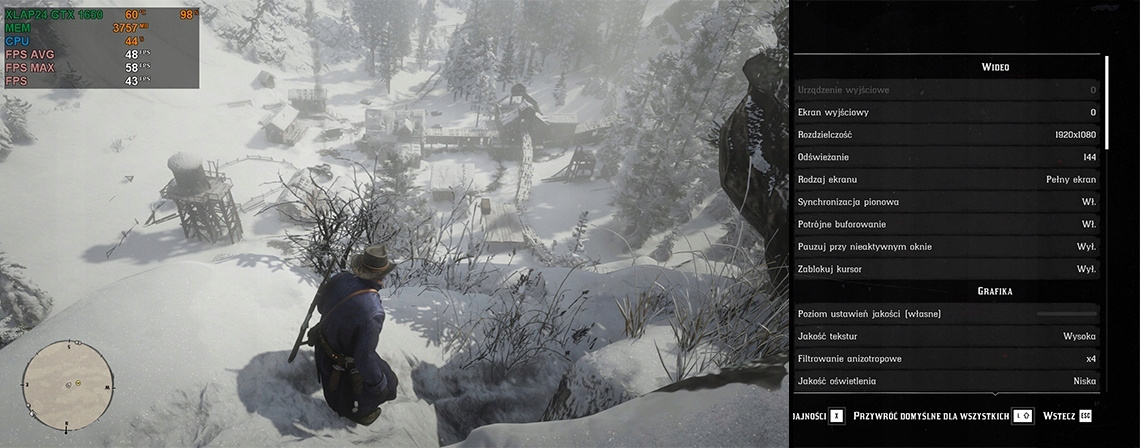This screenshot has width=1140, height=448.
Task: Toggle Synchronizacja pionowa setting
Action: click(x=946, y=202)
